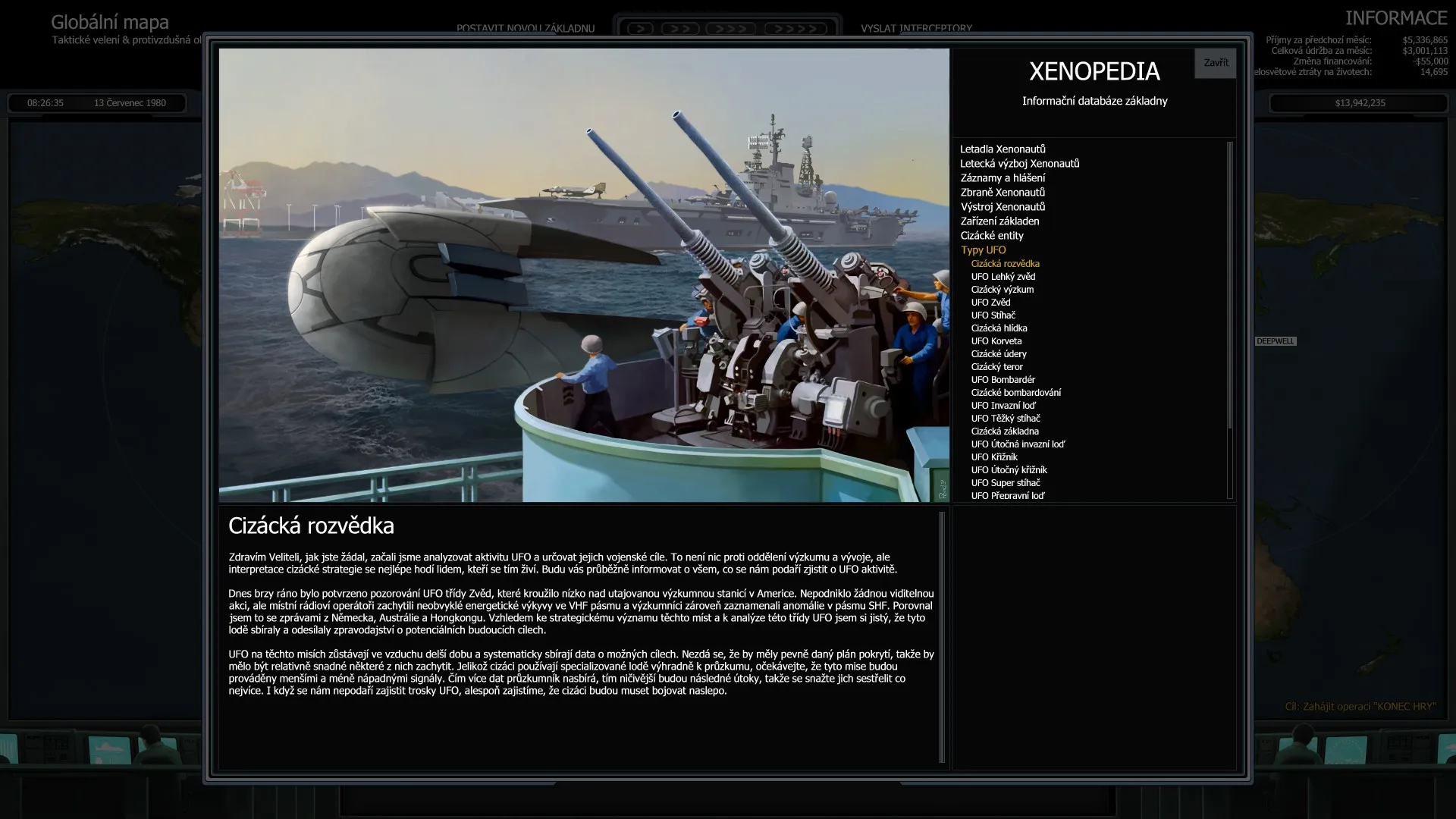Select the Cizácký teror entry
This screenshot has width=1456, height=819.
(996, 366)
